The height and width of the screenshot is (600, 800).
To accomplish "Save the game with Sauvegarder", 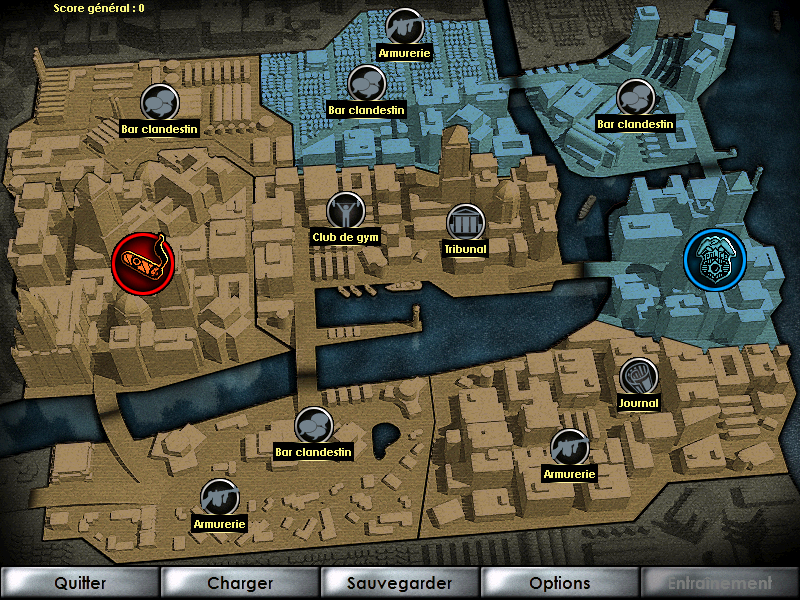I will tap(400, 583).
